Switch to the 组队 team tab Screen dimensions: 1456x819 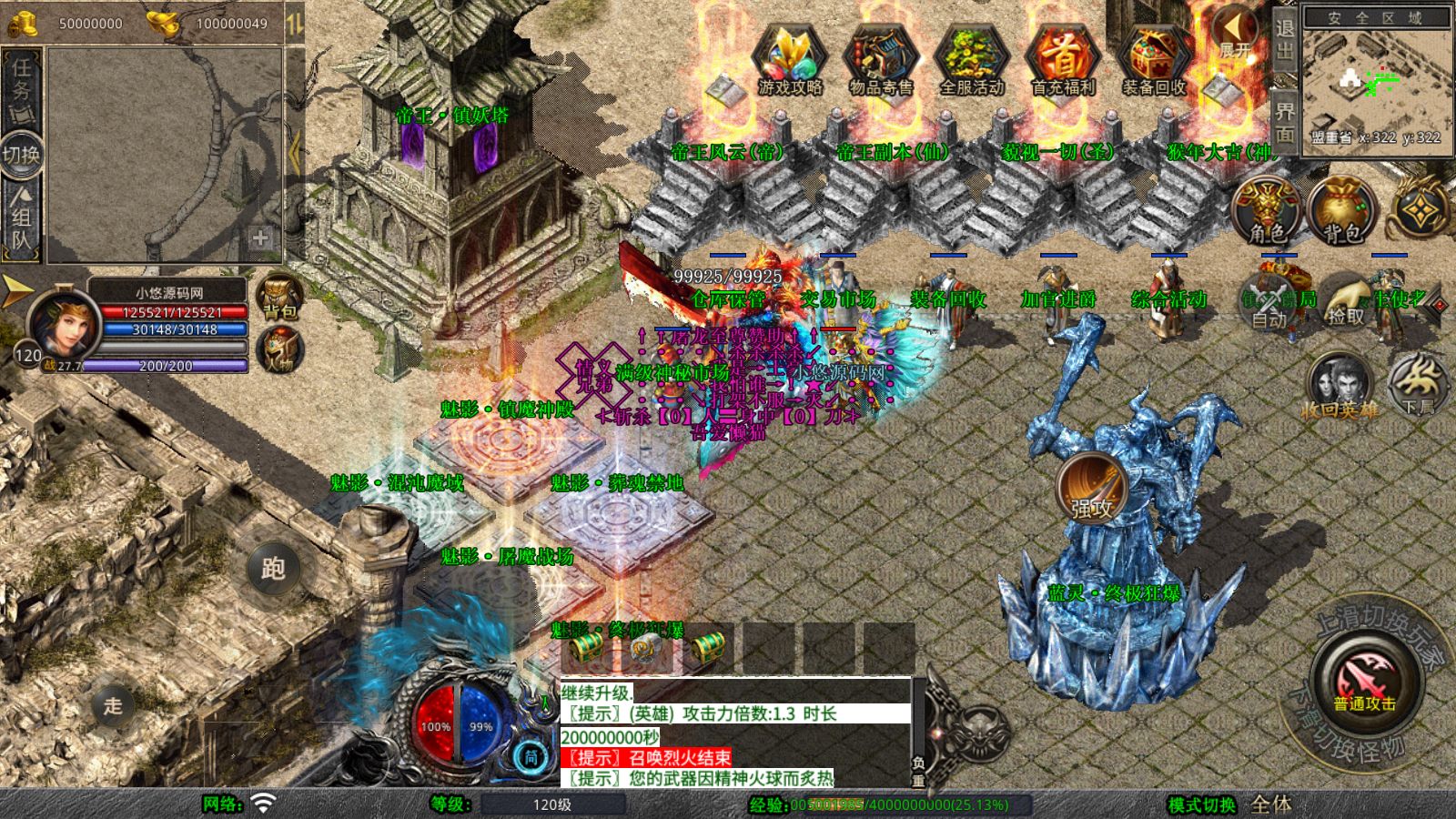coord(21,217)
